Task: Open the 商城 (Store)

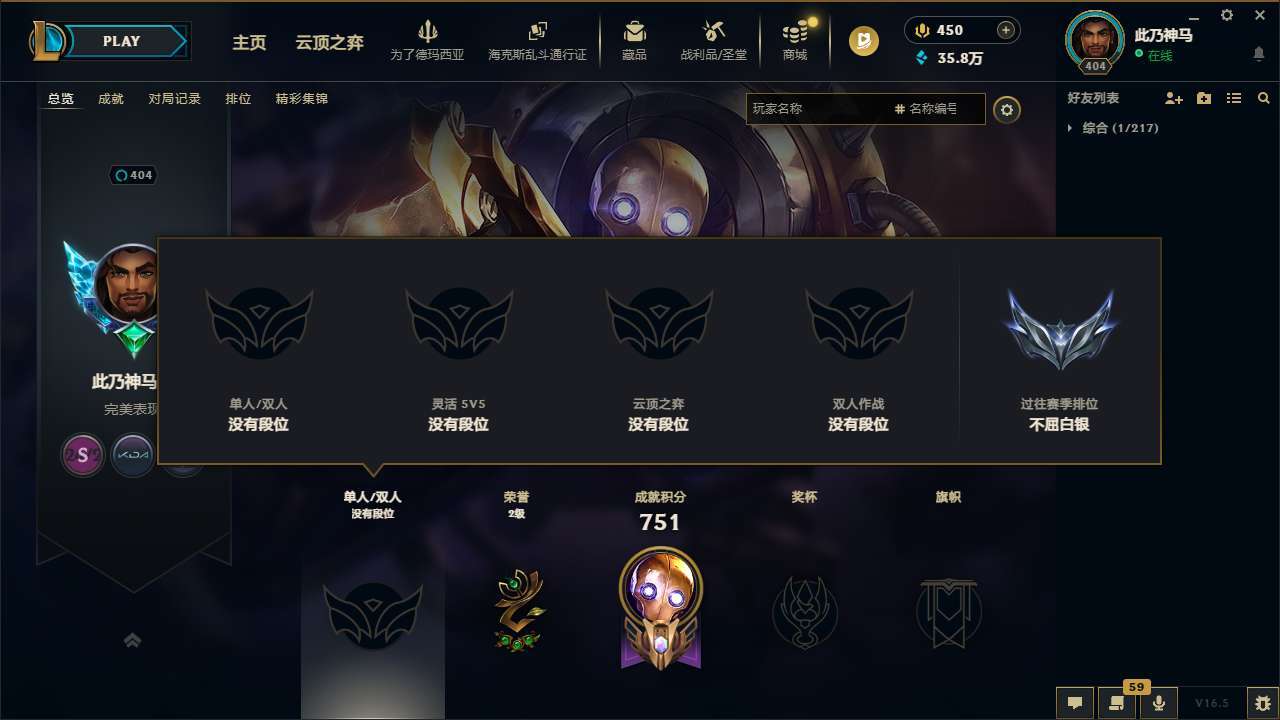Action: click(795, 41)
